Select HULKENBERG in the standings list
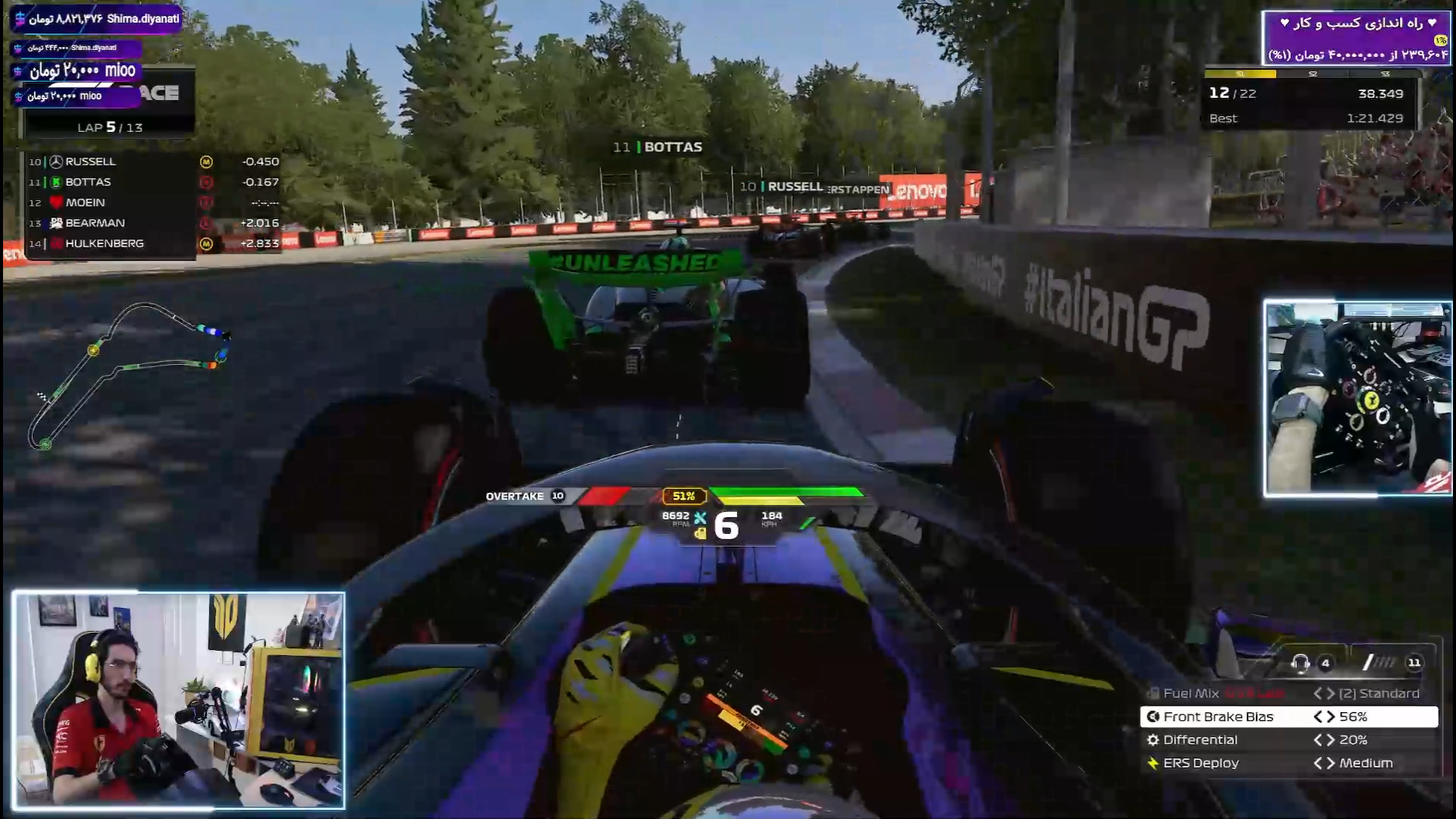Screen dimensions: 1456x819 pos(104,243)
